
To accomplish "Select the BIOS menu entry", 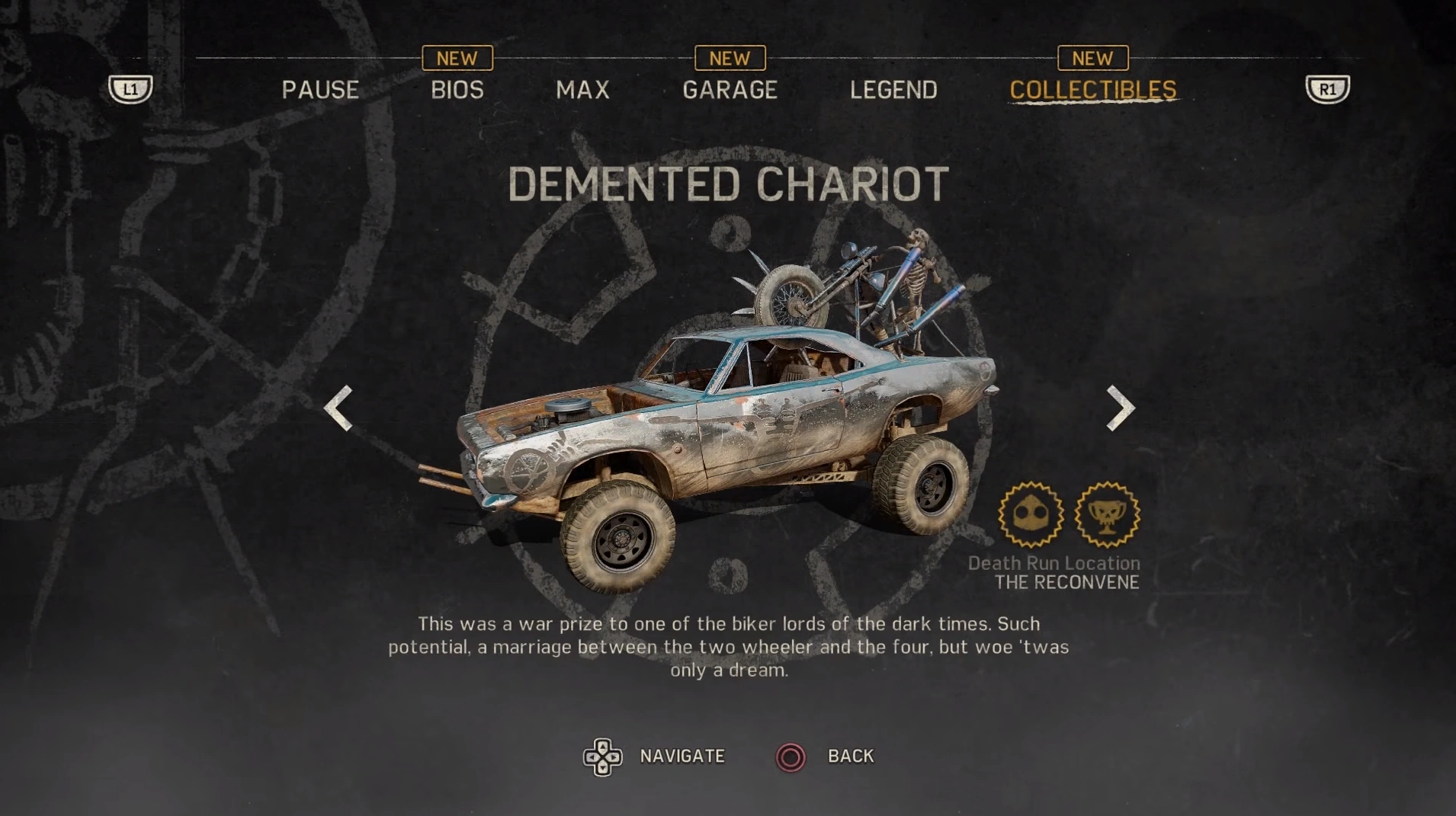I will [456, 89].
